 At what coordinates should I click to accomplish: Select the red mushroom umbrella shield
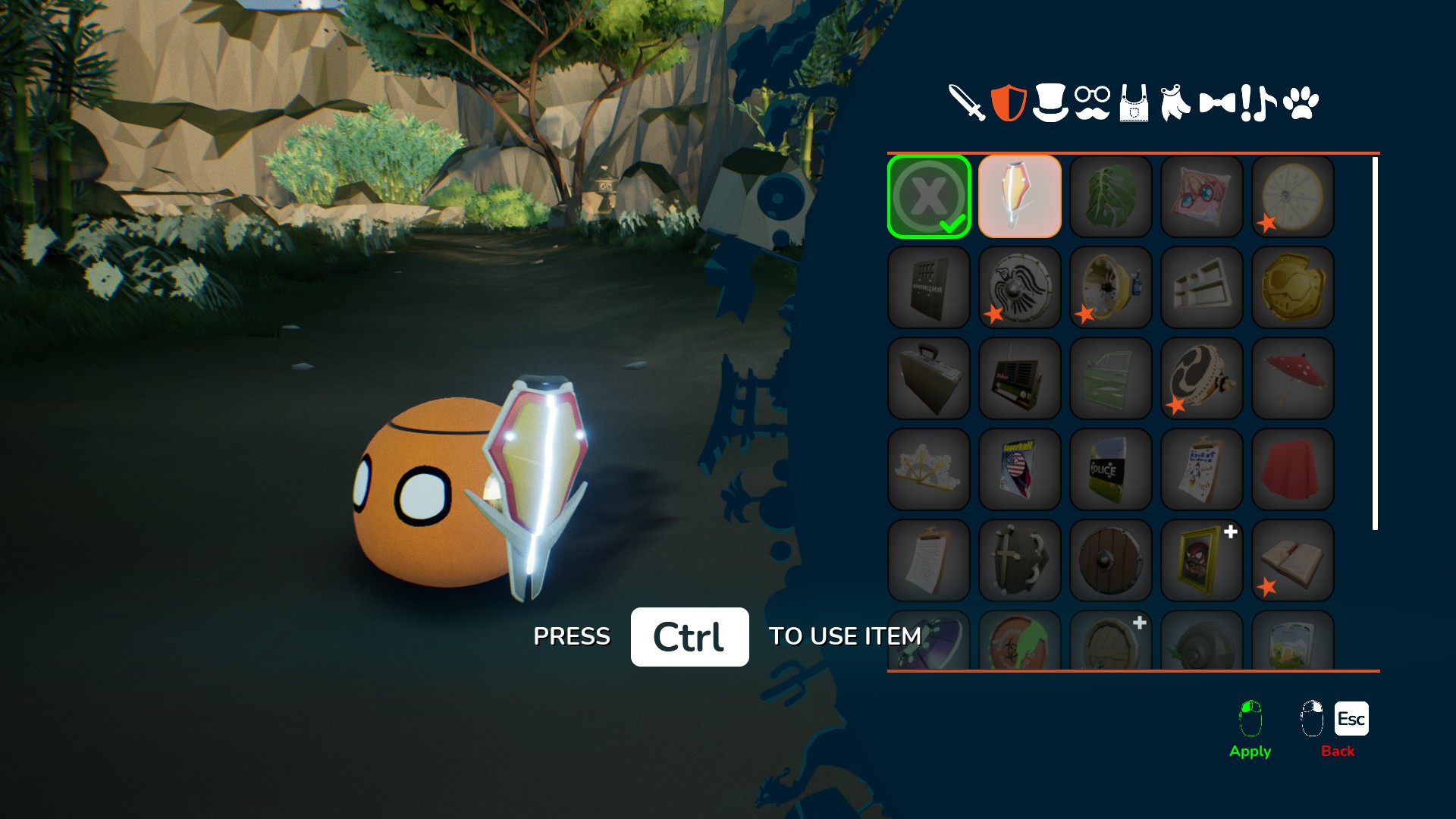click(1293, 378)
